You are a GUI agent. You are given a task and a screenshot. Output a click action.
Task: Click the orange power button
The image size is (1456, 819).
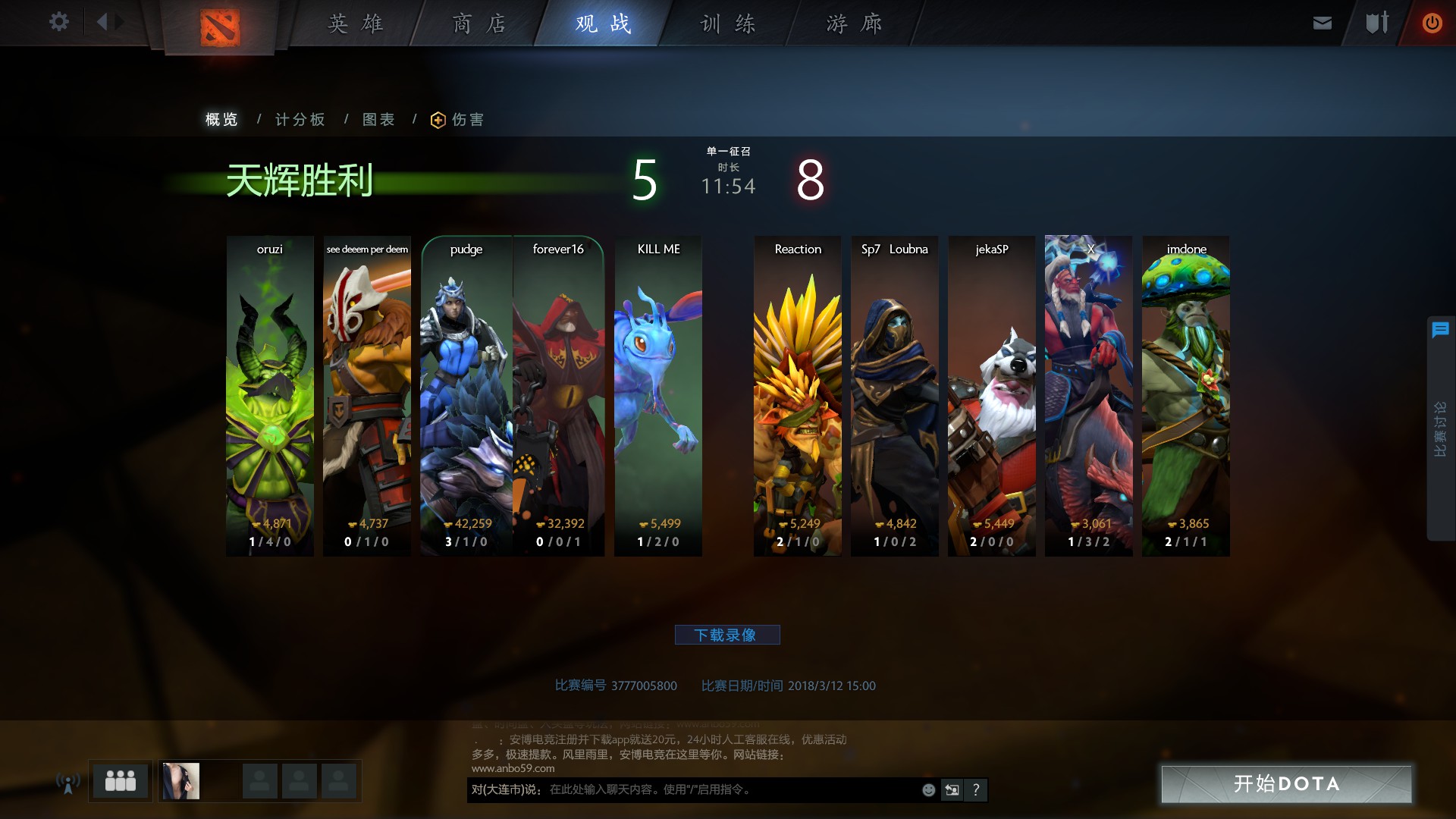1432,23
